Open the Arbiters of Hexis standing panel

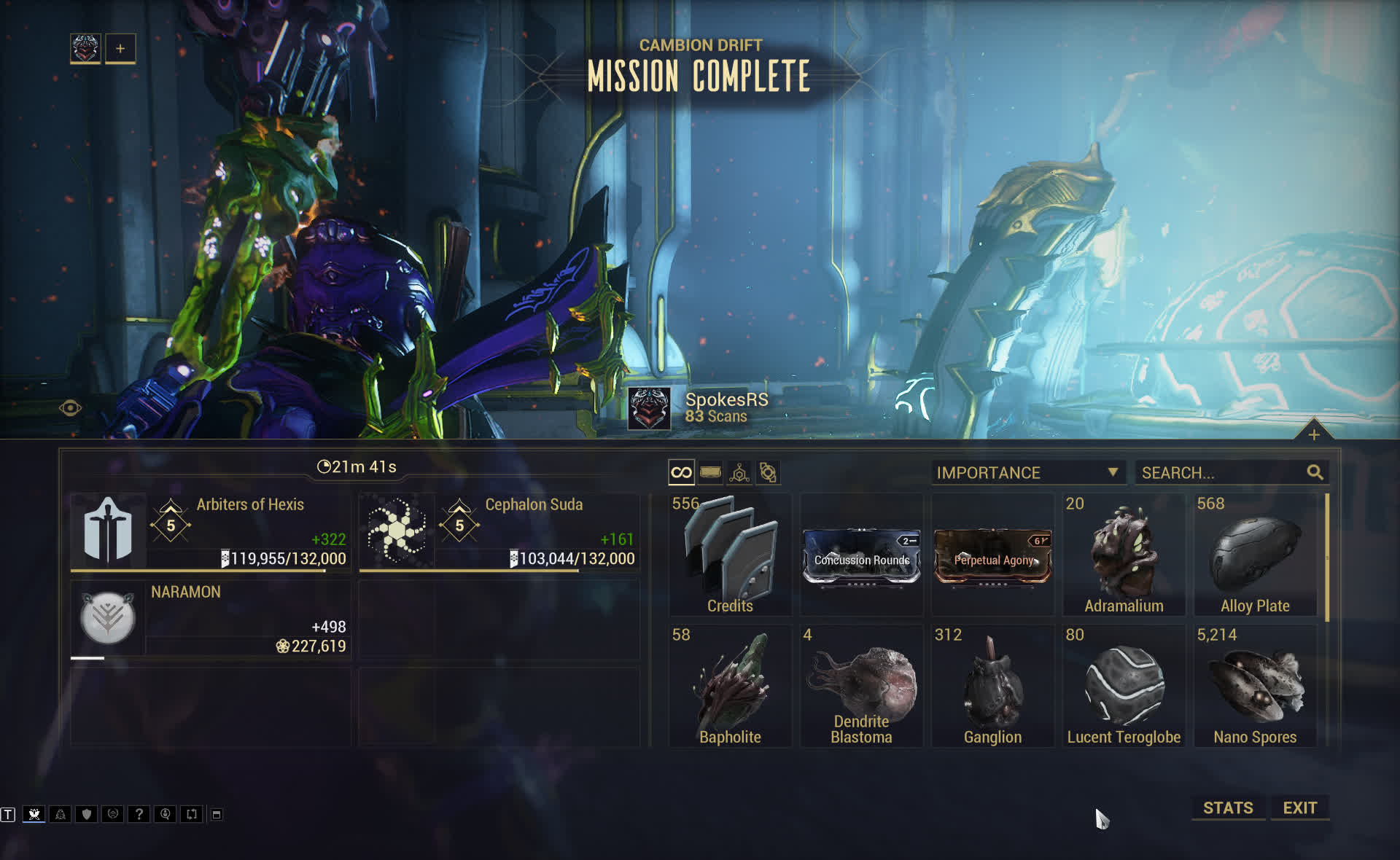pos(211,532)
